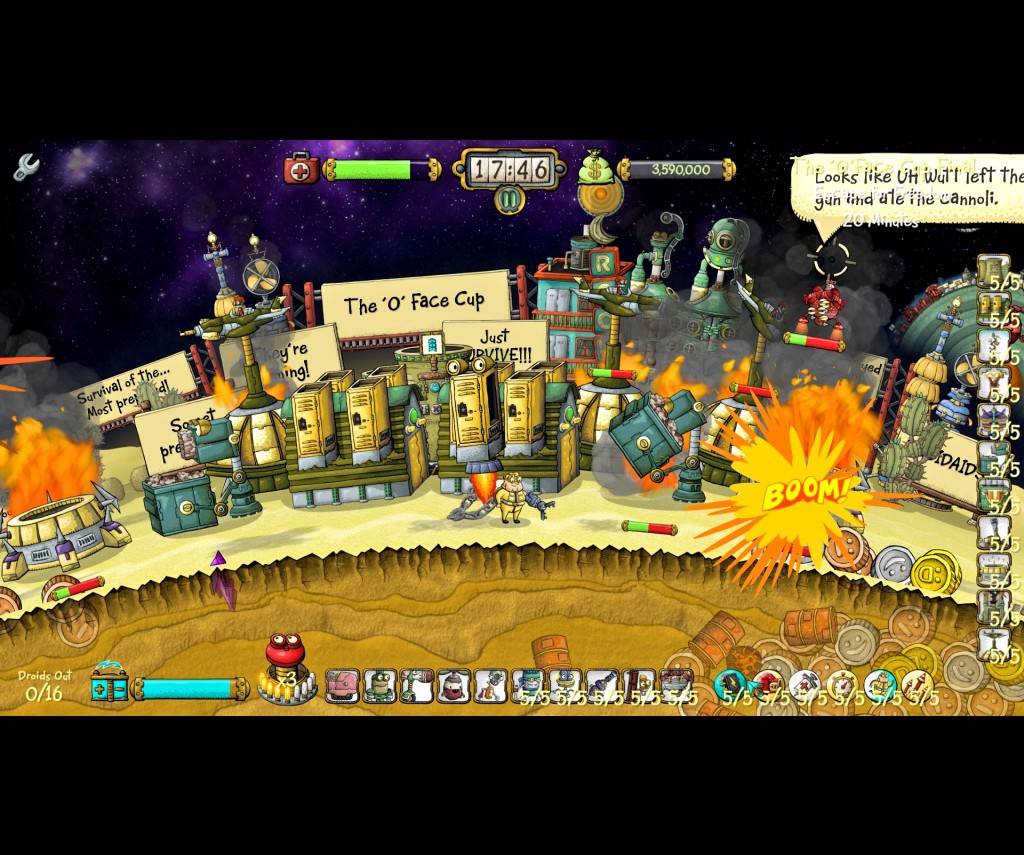
Task: Select the pink pig droid slot
Action: tap(342, 686)
